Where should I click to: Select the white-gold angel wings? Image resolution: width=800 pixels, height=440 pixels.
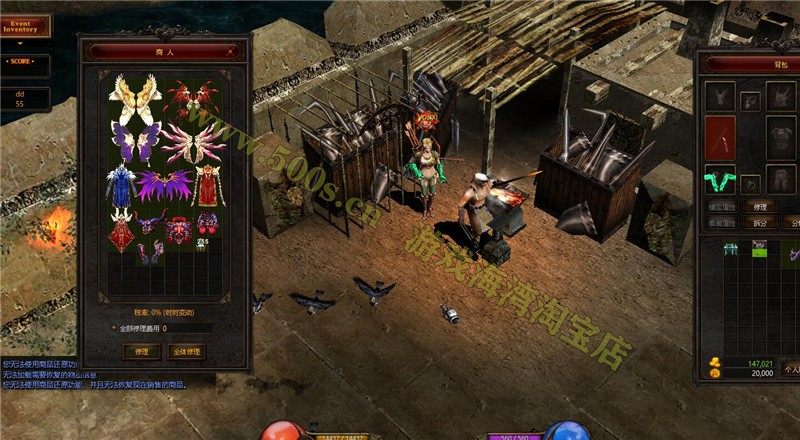[x=136, y=98]
